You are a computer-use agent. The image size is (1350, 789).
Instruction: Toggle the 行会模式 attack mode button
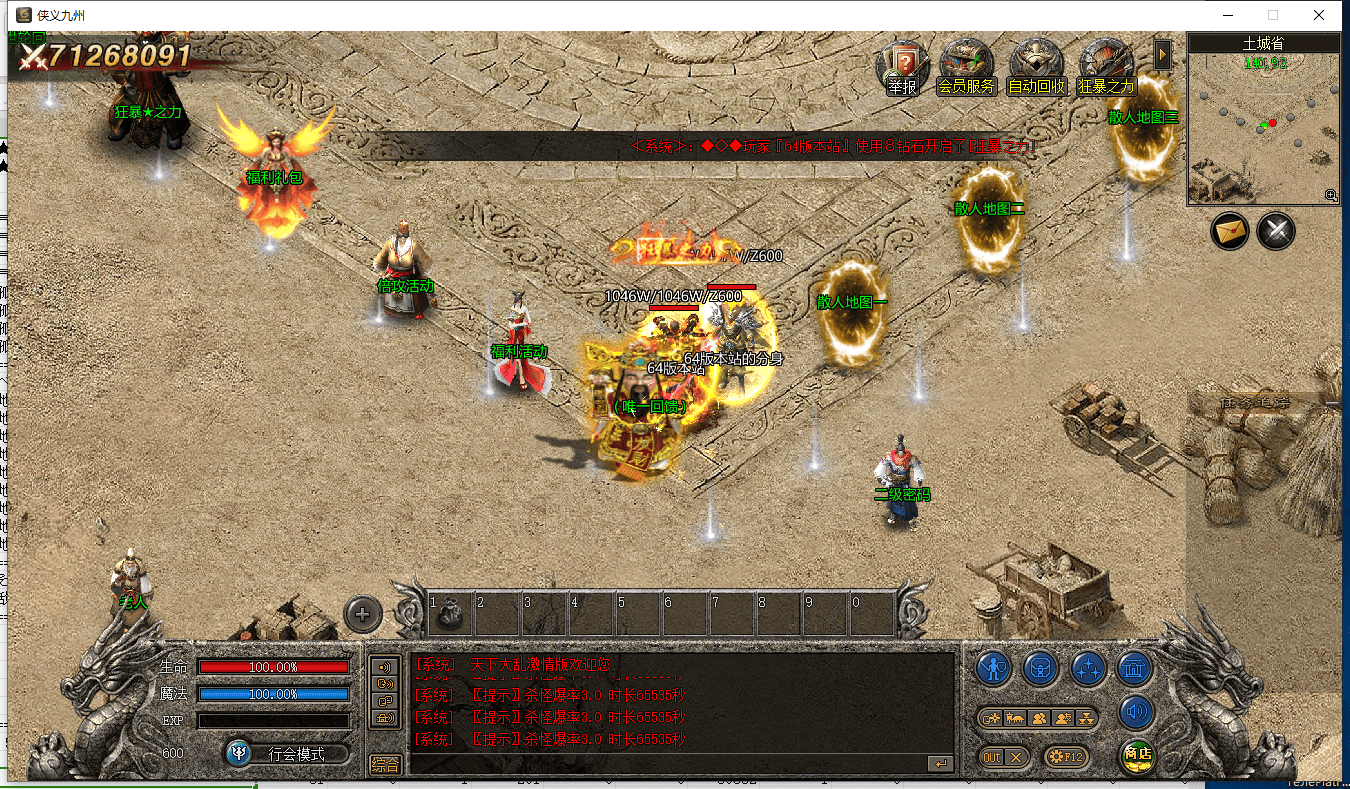[287, 754]
